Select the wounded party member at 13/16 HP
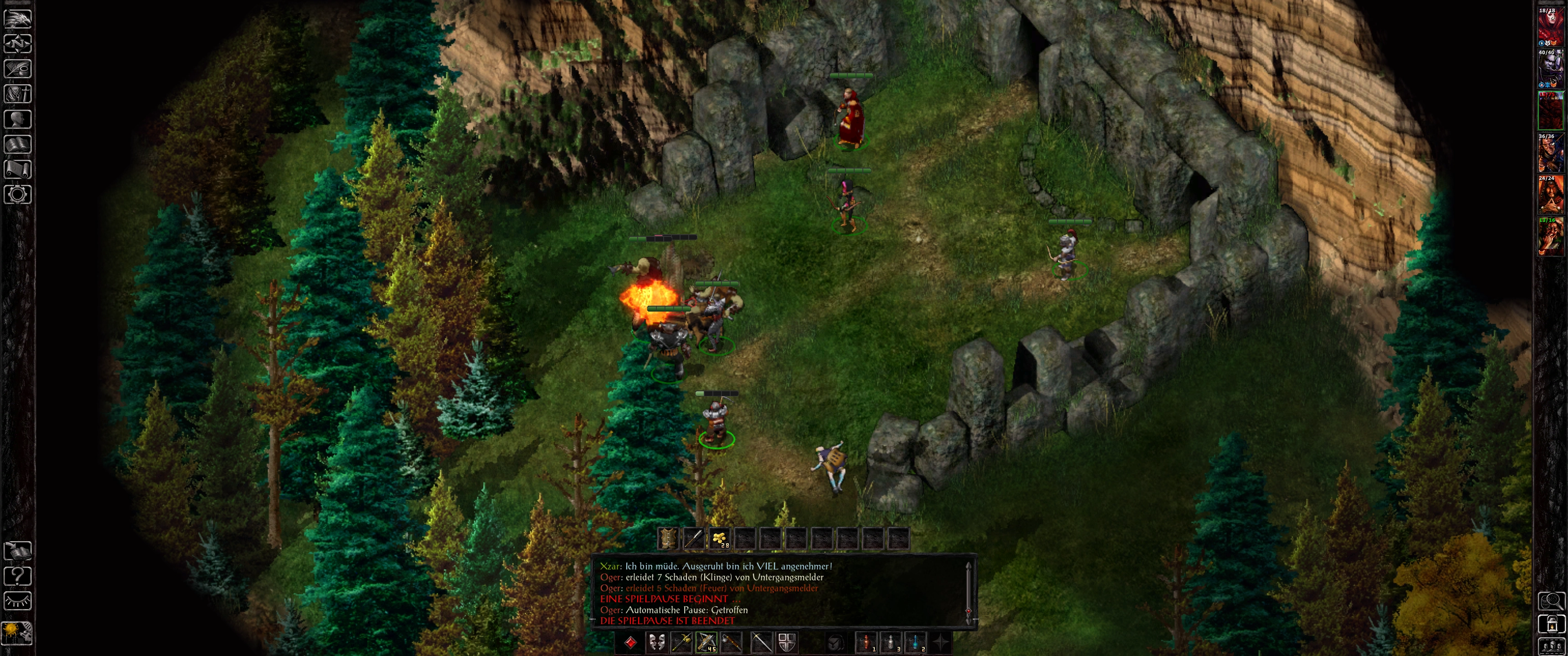The height and width of the screenshot is (656, 1568). coord(1549,236)
